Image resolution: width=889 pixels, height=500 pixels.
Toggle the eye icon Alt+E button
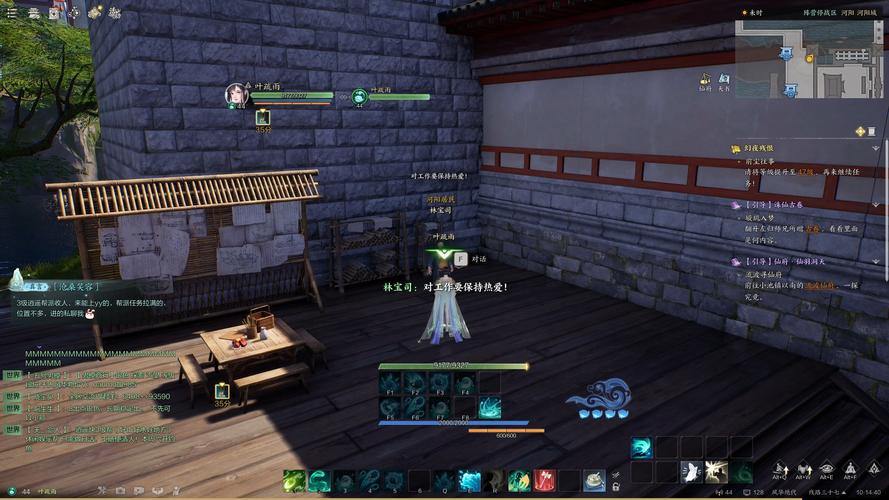click(826, 470)
